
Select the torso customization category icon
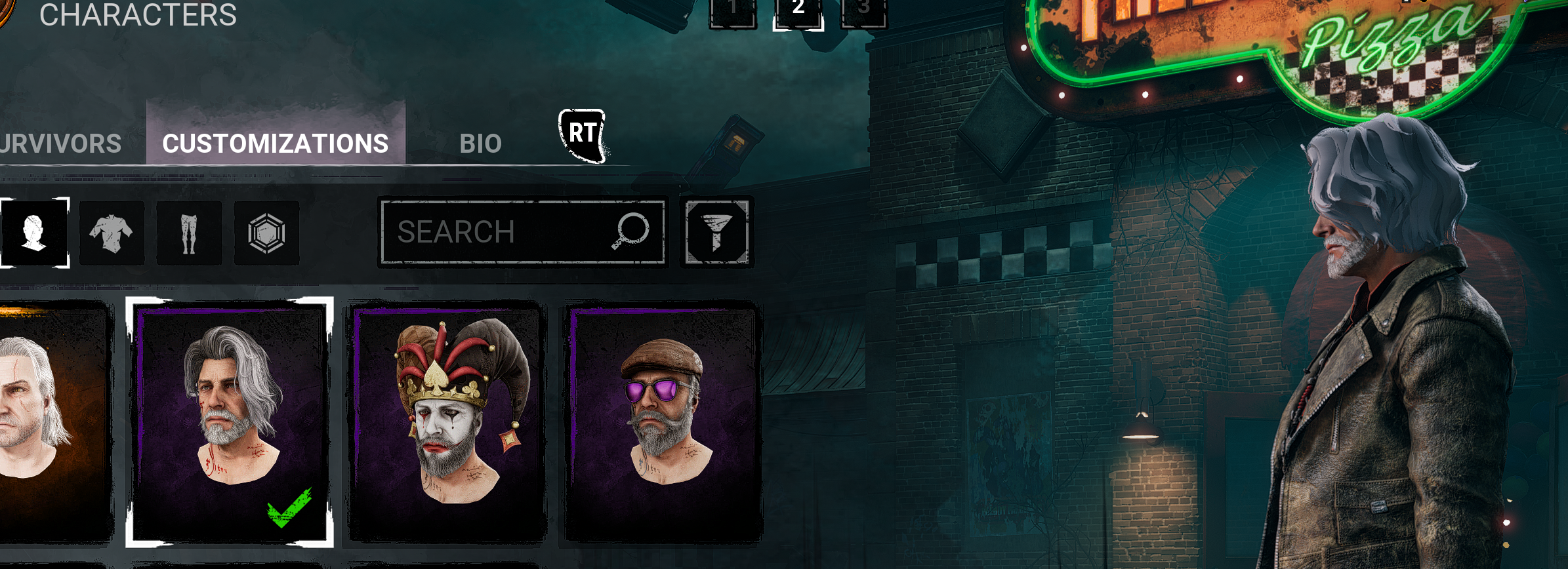(x=112, y=233)
